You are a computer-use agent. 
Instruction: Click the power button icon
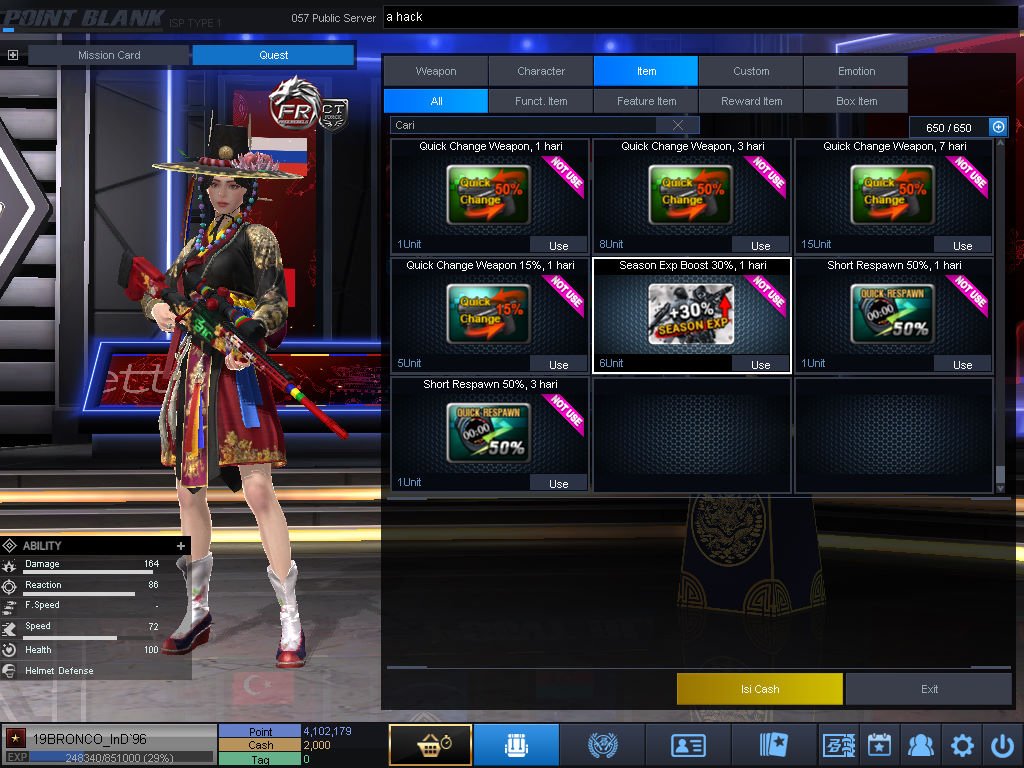coord(1002,745)
